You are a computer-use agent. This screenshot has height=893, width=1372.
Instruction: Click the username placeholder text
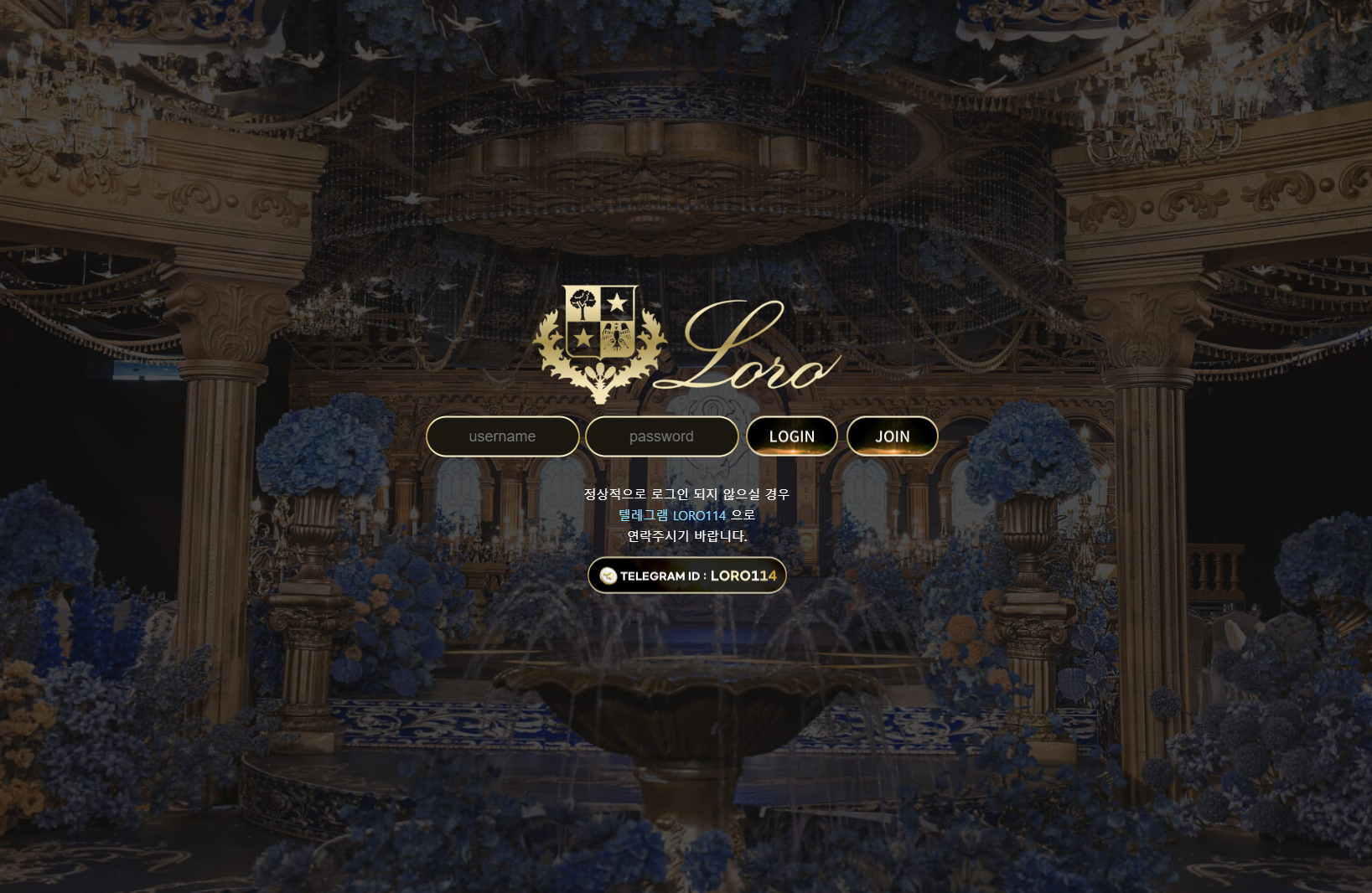pyautogui.click(x=502, y=436)
